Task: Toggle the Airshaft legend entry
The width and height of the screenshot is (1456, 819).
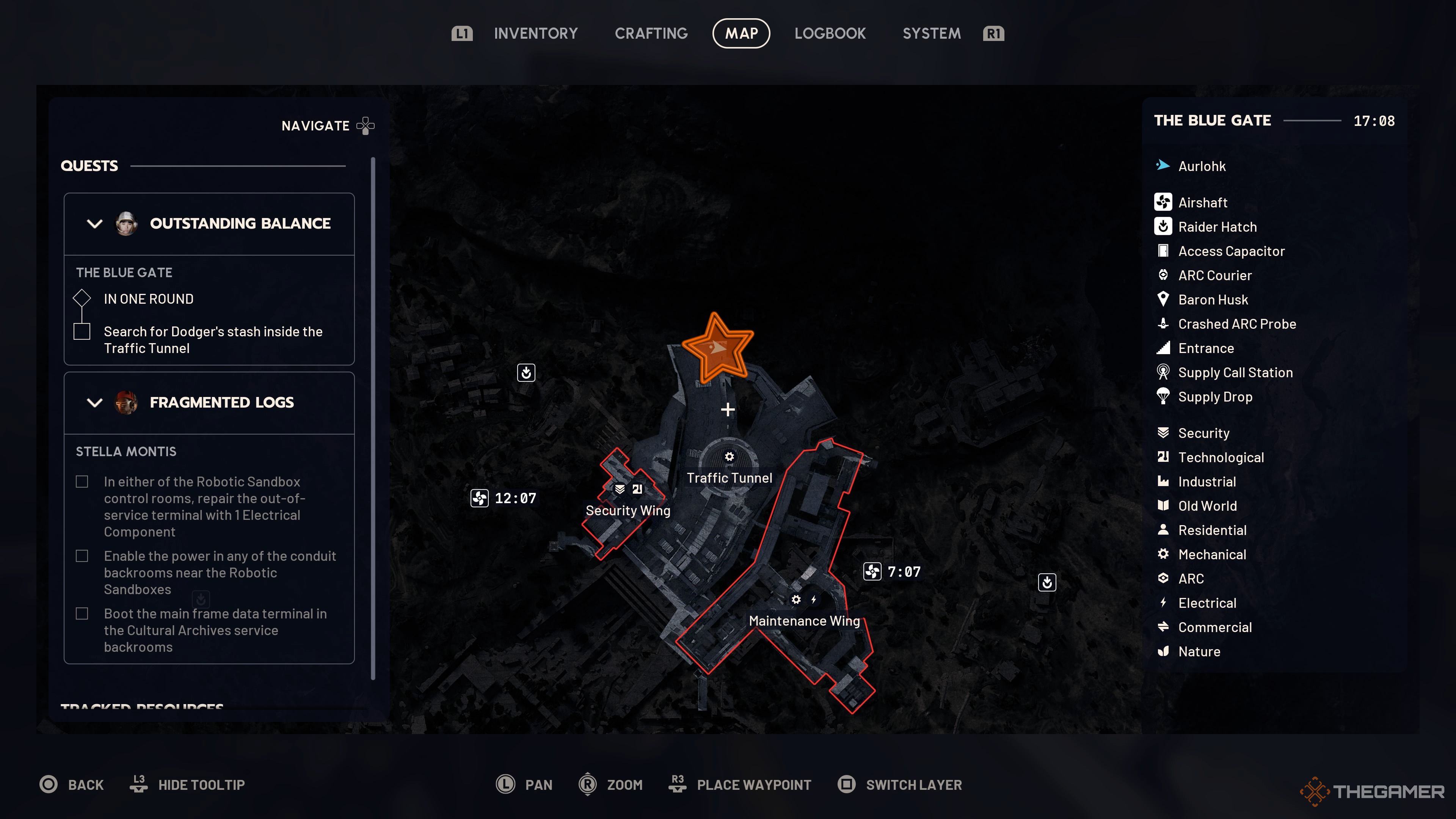Action: point(1202,202)
